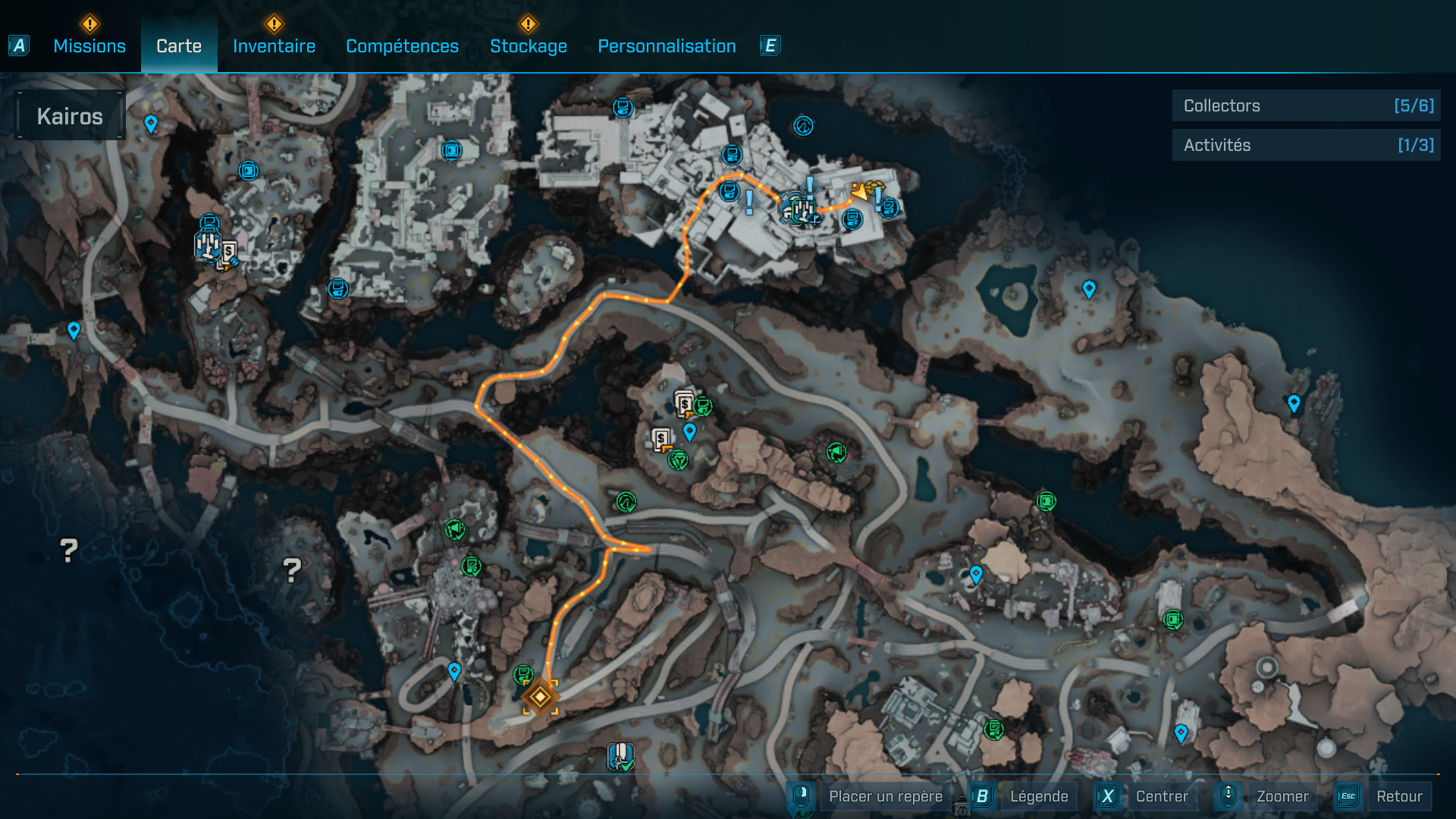Click the Placer un repère option
The image size is (1456, 819).
[885, 796]
